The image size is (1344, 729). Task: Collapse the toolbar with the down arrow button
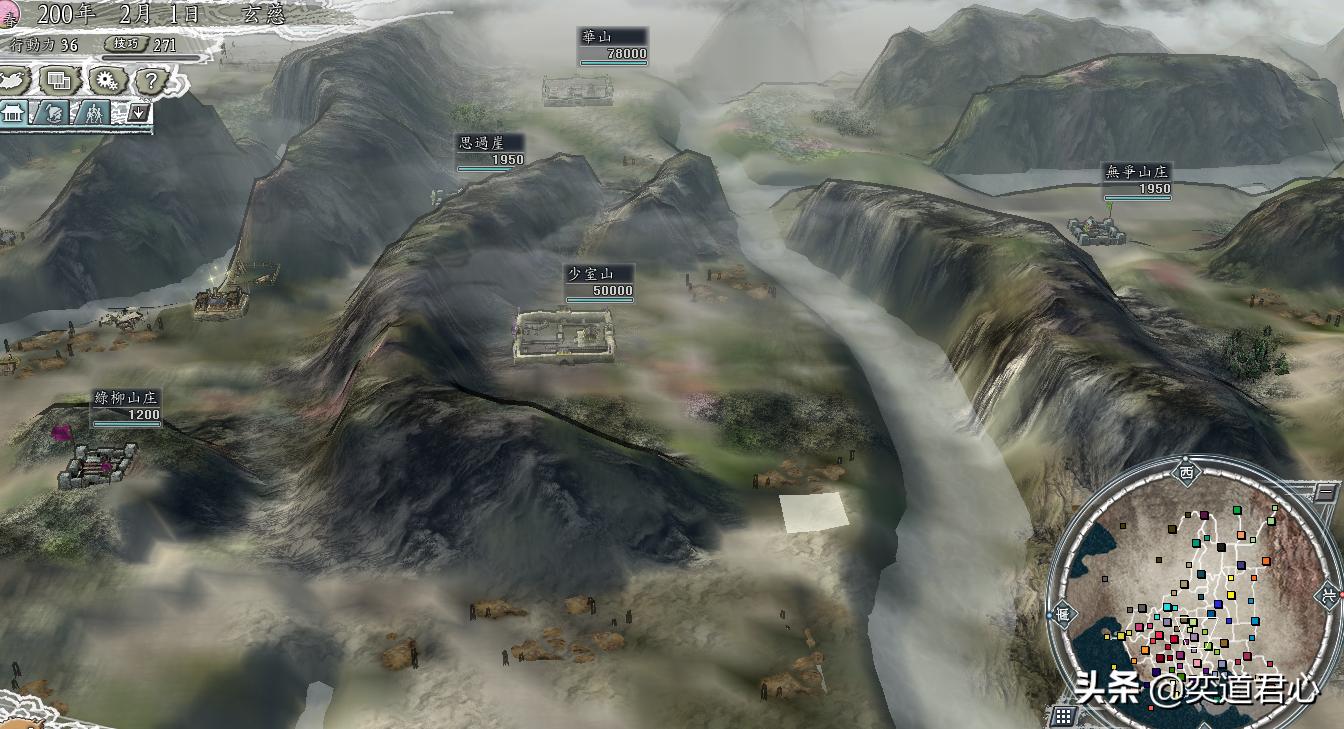coord(138,114)
